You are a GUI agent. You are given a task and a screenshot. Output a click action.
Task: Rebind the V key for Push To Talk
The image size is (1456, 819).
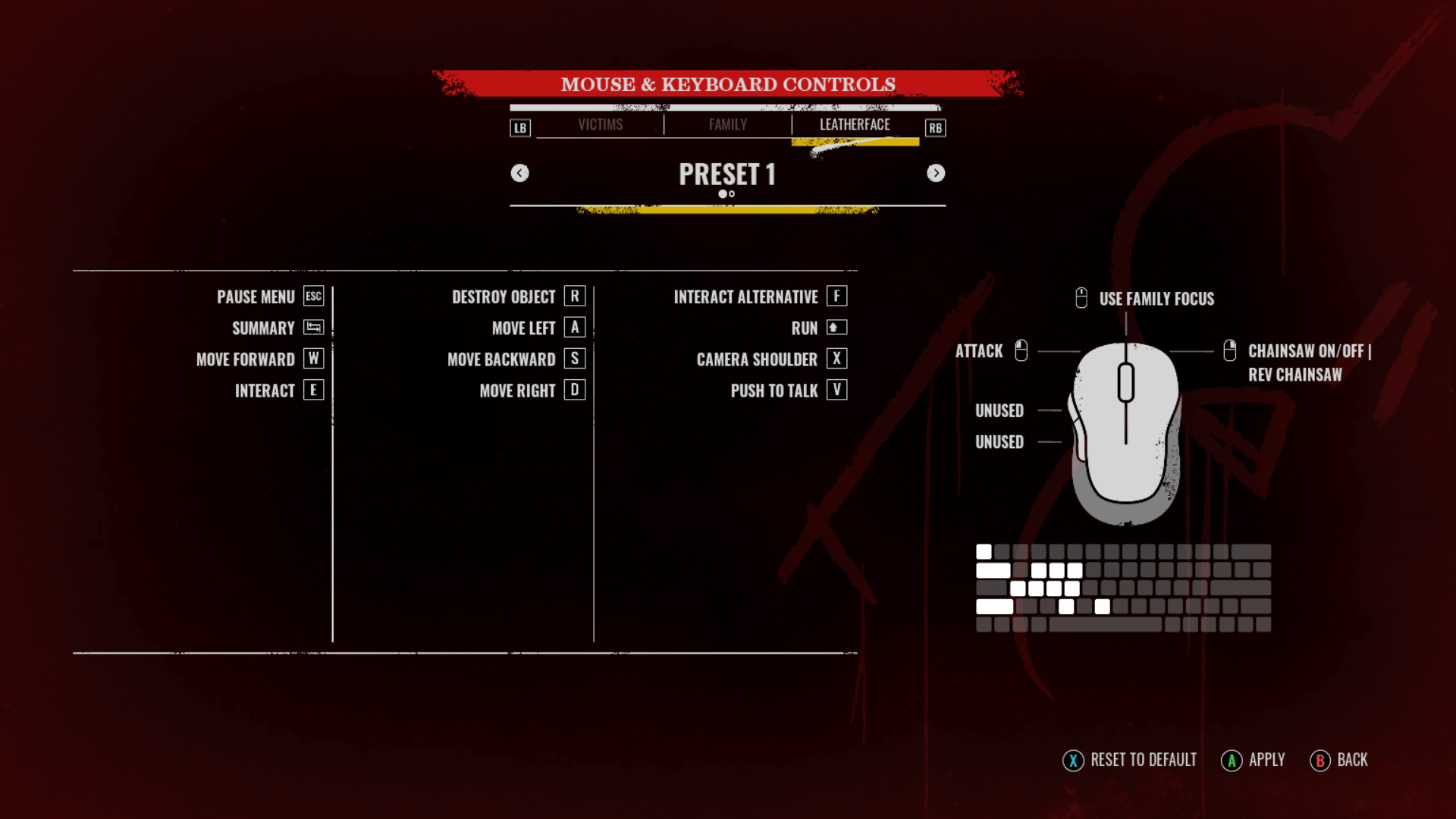pos(836,390)
